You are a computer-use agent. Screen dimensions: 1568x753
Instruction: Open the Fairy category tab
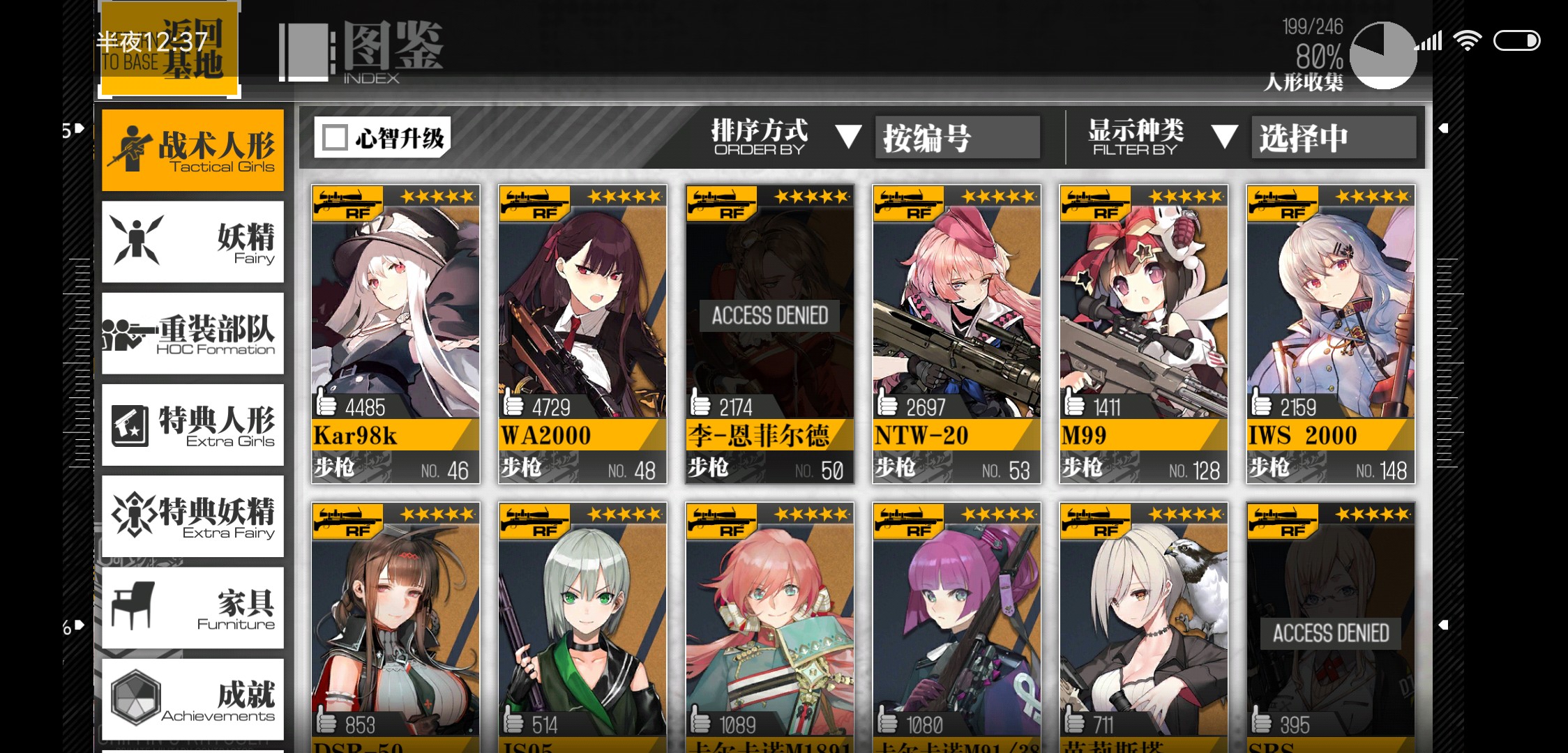(193, 241)
